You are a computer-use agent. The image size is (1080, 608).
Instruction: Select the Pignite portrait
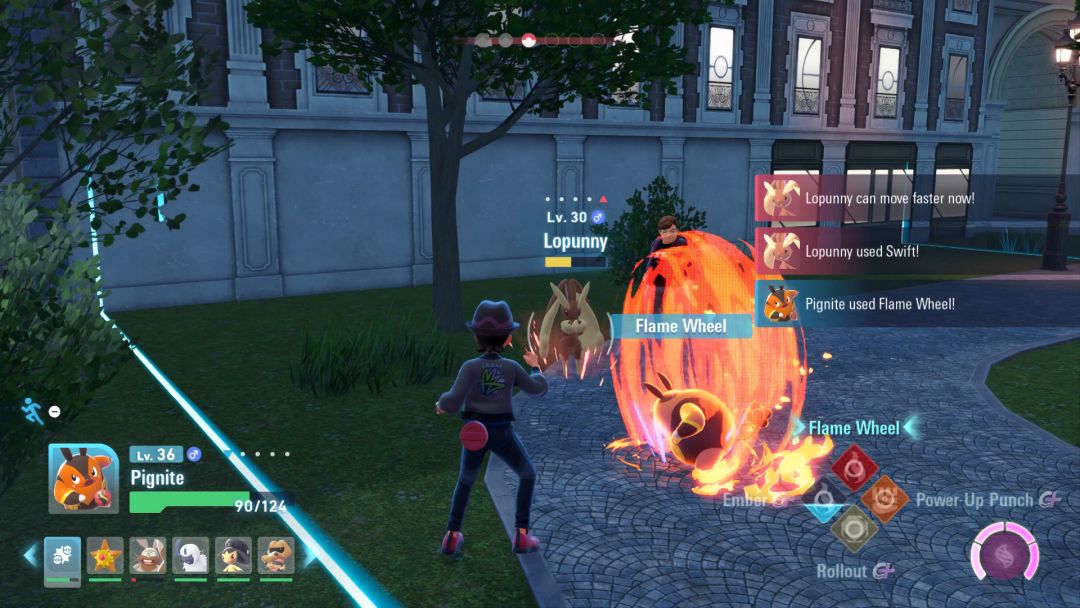[84, 479]
